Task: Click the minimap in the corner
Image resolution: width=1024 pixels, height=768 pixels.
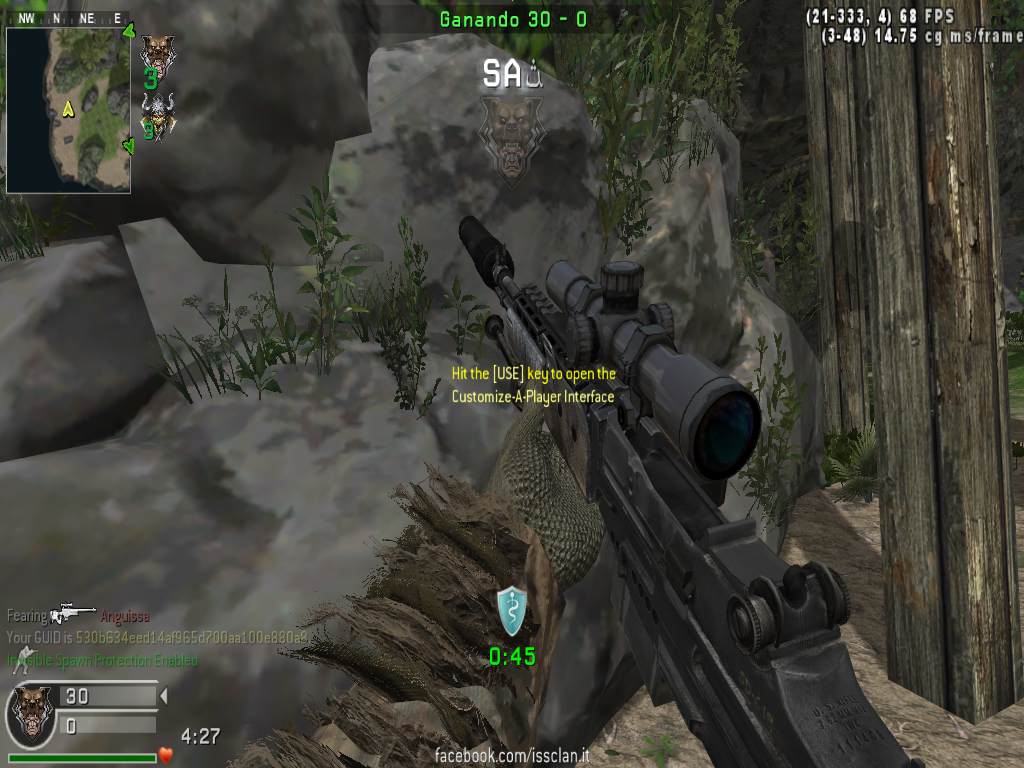Action: pos(68,109)
